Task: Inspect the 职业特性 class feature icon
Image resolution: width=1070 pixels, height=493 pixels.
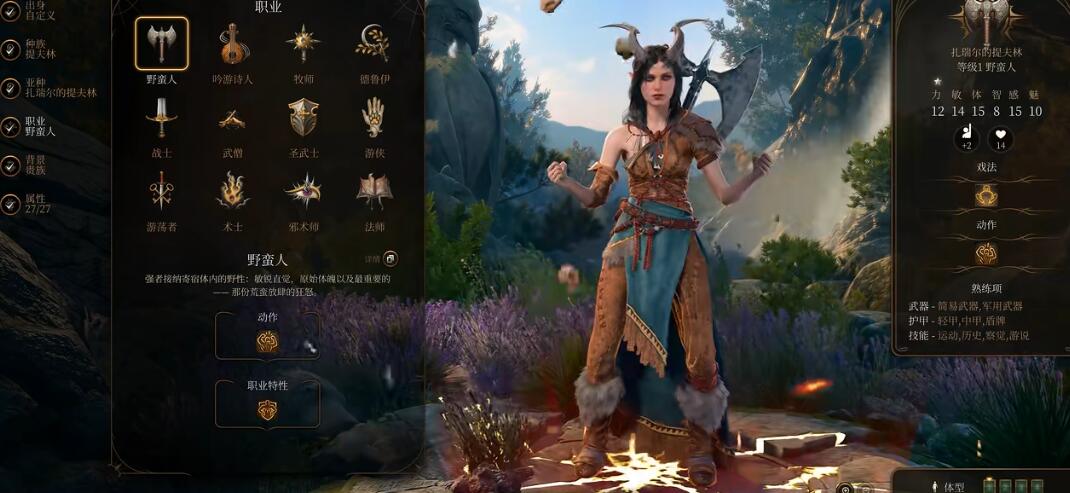Action: 267,410
